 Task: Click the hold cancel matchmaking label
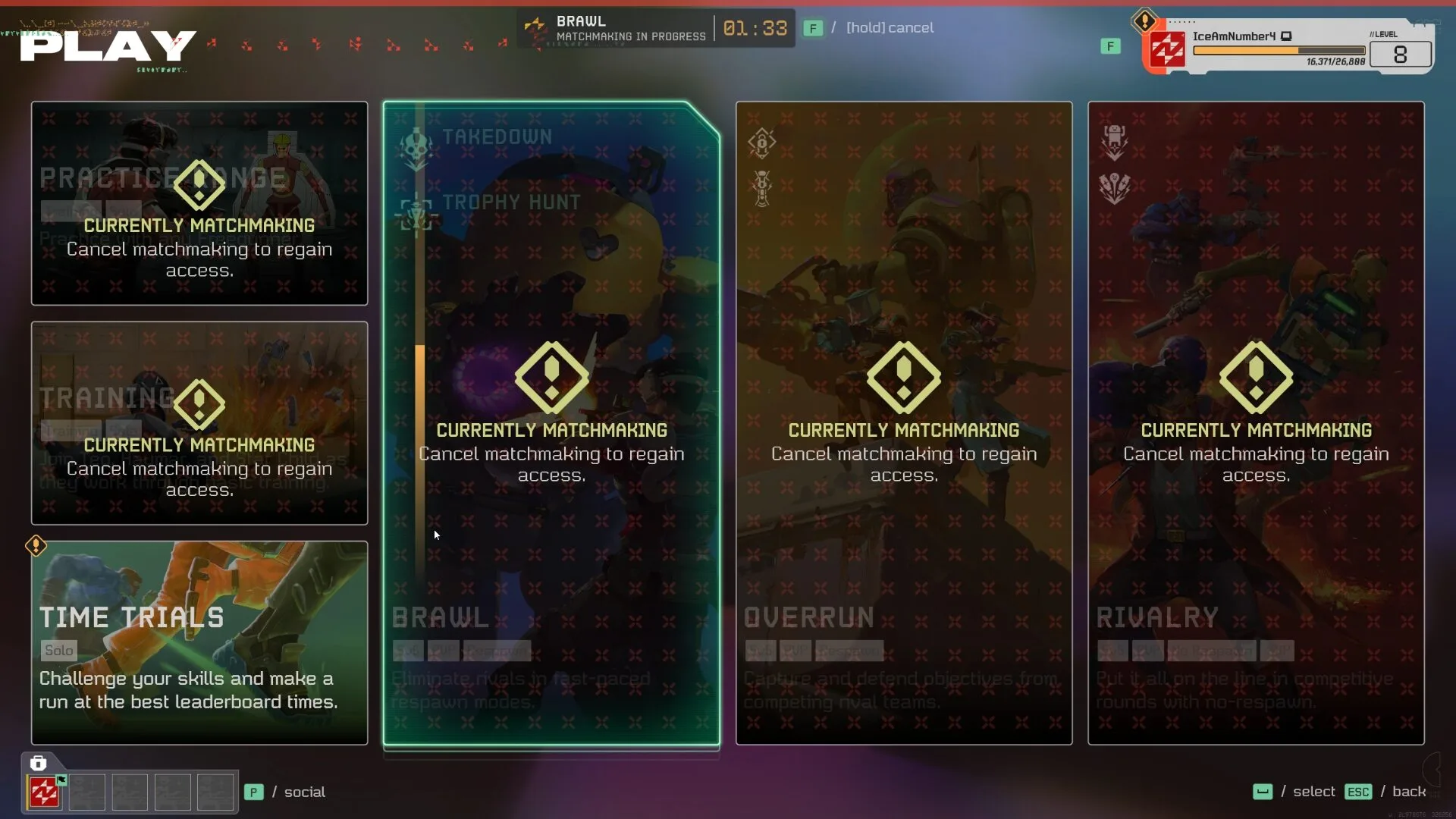pyautogui.click(x=890, y=28)
